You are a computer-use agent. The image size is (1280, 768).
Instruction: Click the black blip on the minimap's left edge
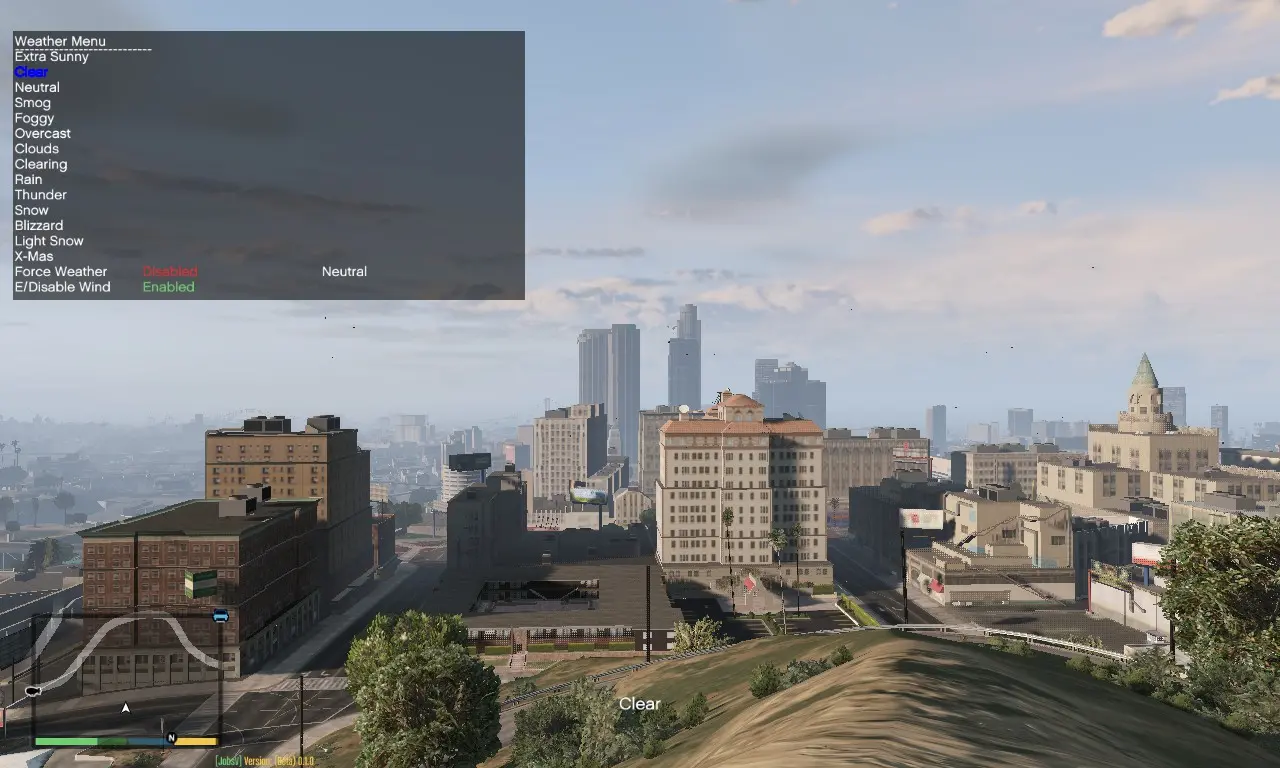32,690
